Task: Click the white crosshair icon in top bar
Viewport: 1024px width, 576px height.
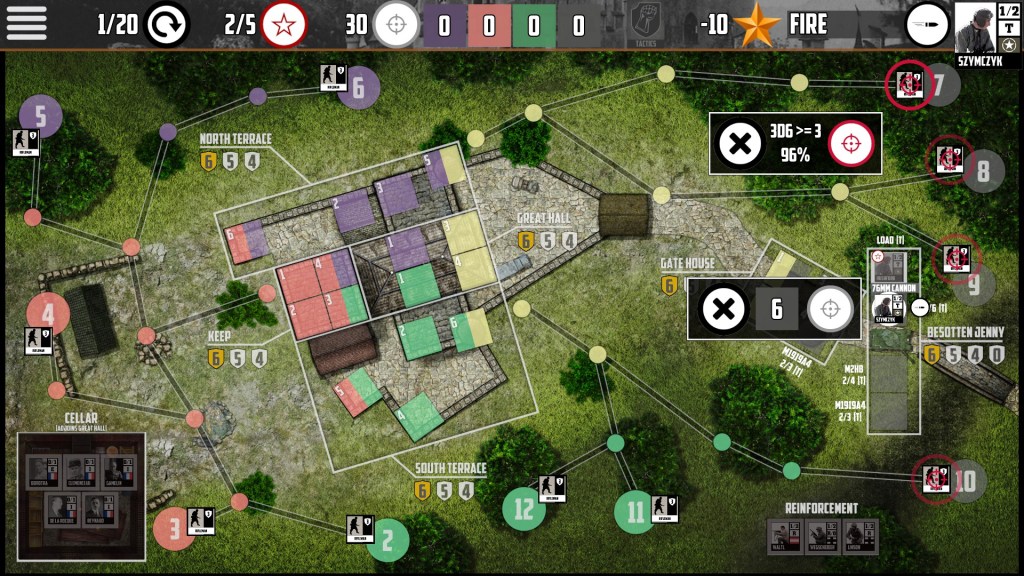Action: [x=396, y=24]
